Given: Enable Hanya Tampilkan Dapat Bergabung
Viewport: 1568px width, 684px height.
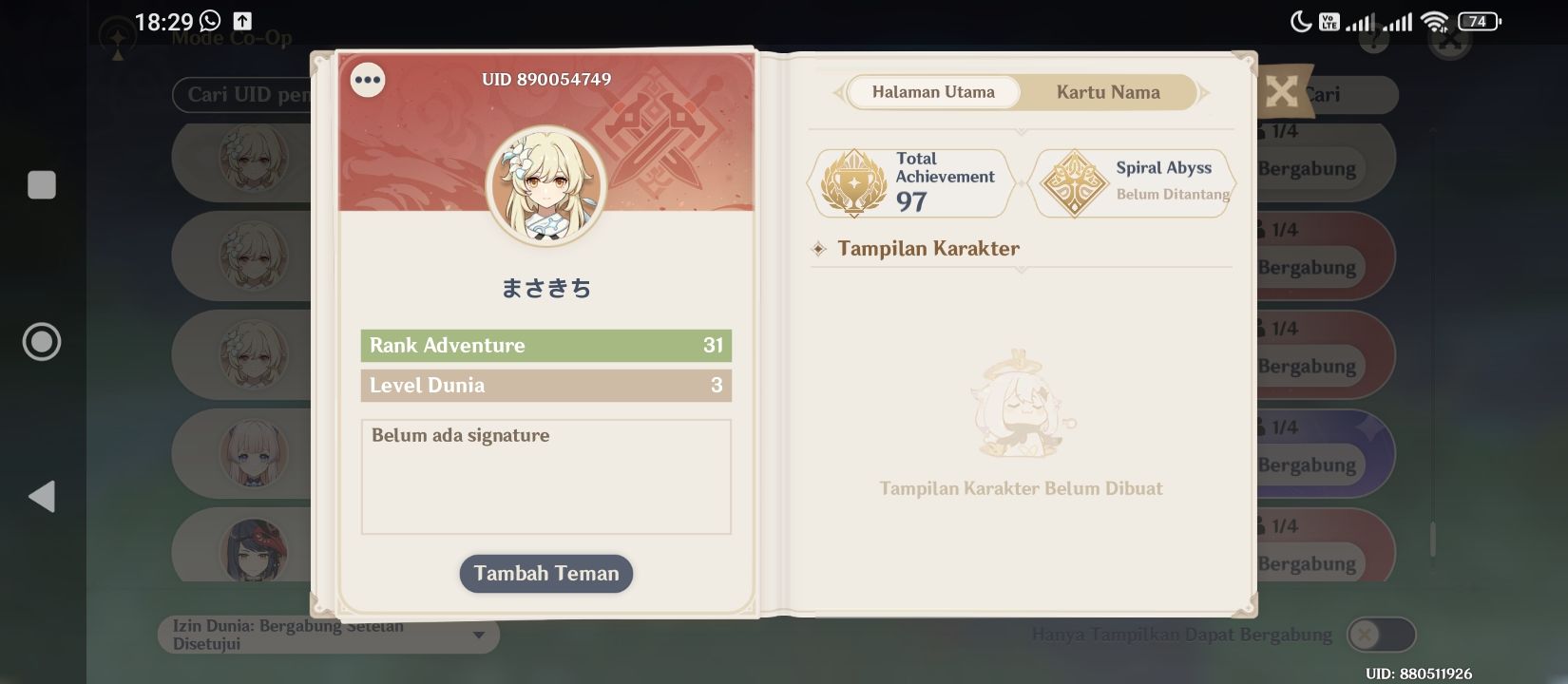Looking at the screenshot, I should (x=1380, y=634).
